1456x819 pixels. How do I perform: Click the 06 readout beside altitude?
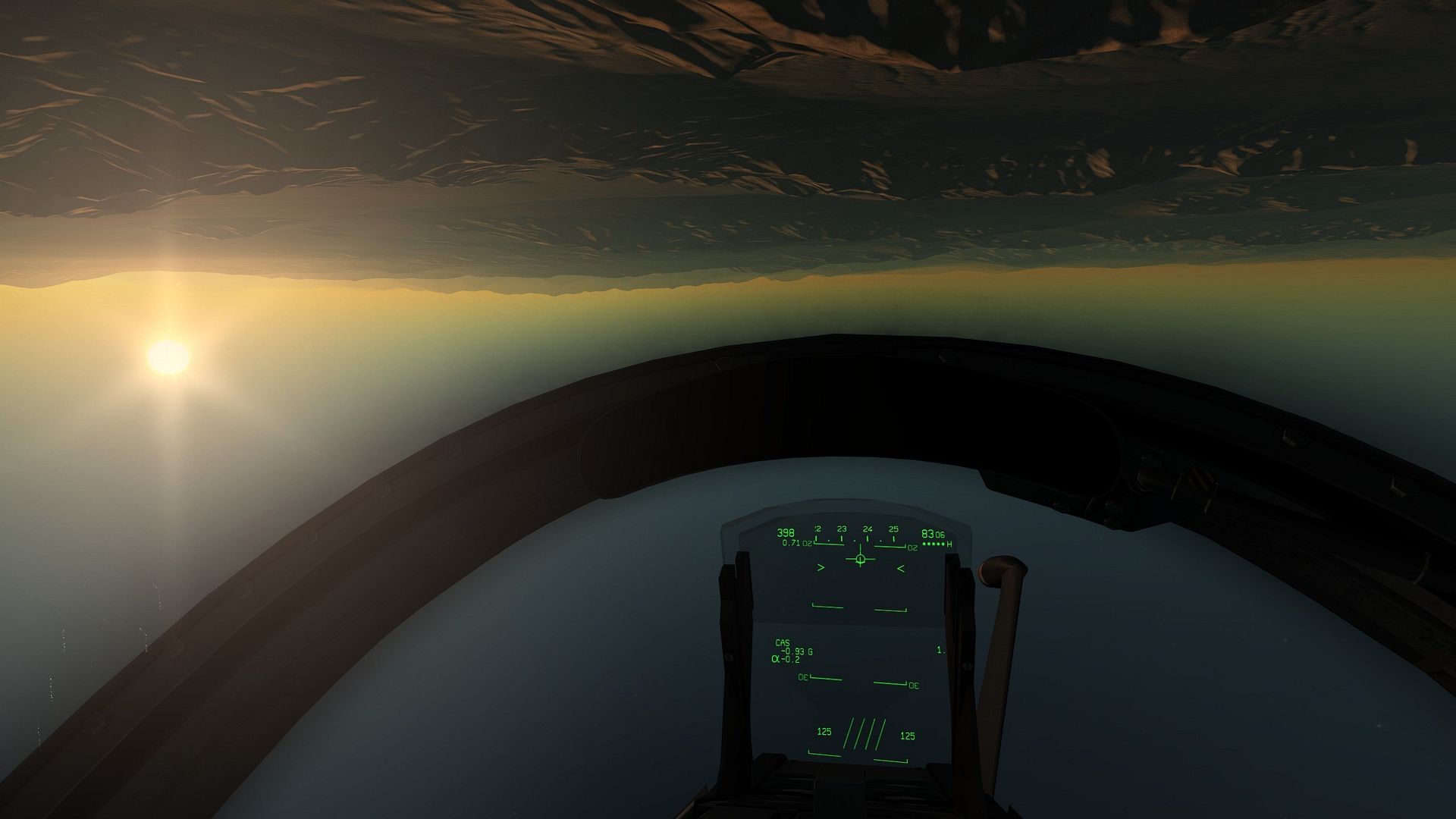pyautogui.click(x=941, y=535)
